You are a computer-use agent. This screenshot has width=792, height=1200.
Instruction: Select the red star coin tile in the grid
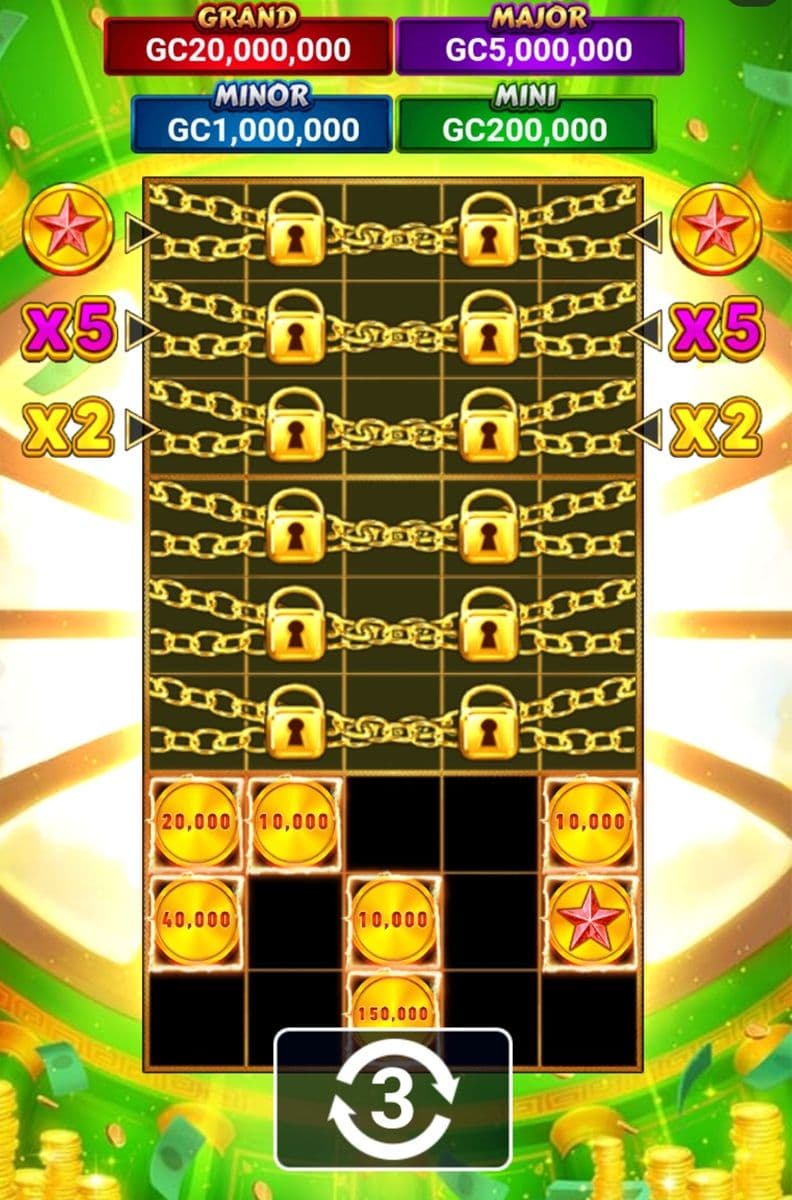pos(590,919)
